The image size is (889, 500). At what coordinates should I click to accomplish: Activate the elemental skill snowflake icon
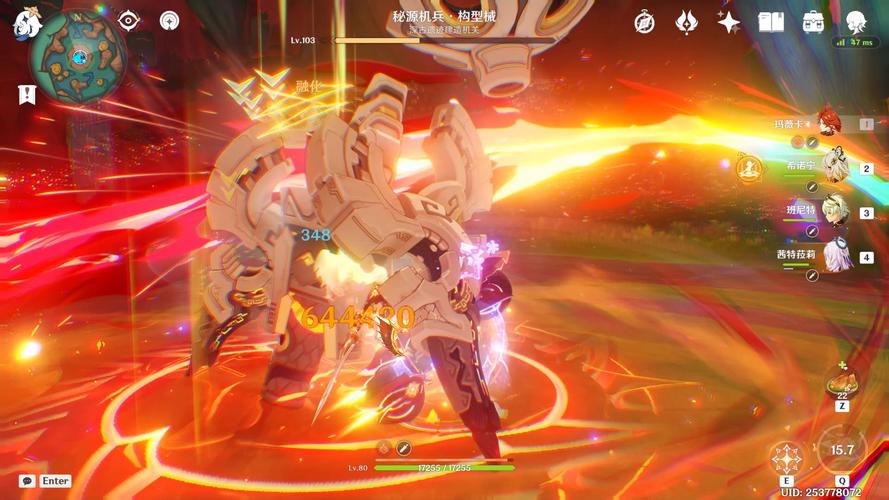786,458
